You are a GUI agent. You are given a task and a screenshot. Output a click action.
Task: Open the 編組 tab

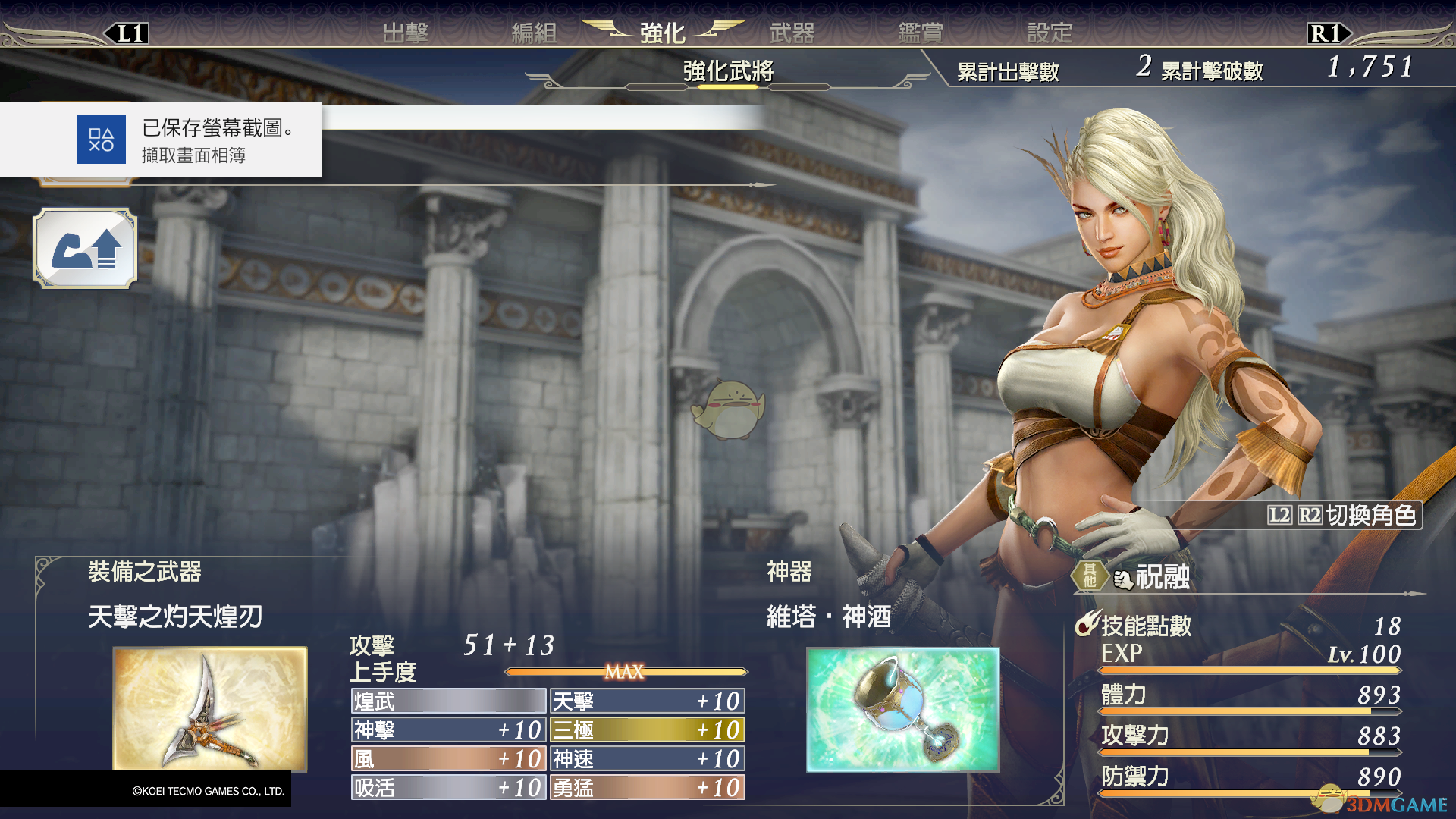point(534,33)
